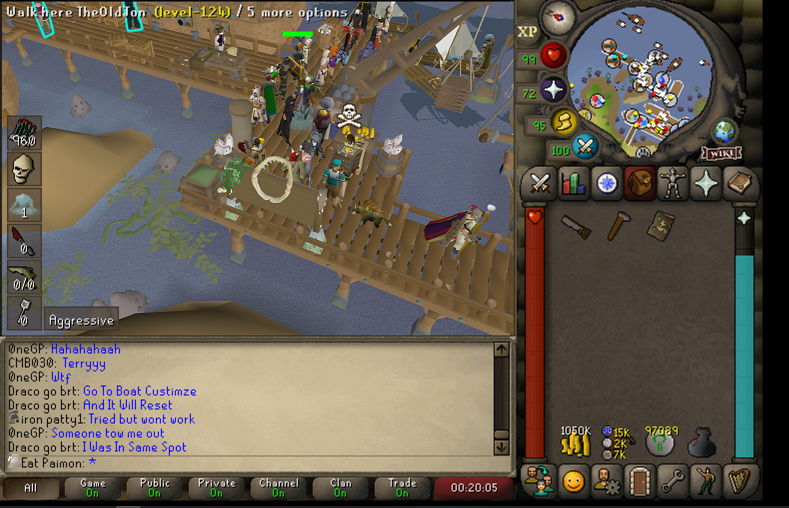Toggle the Public chat filter
The width and height of the screenshot is (789, 508).
click(x=154, y=488)
